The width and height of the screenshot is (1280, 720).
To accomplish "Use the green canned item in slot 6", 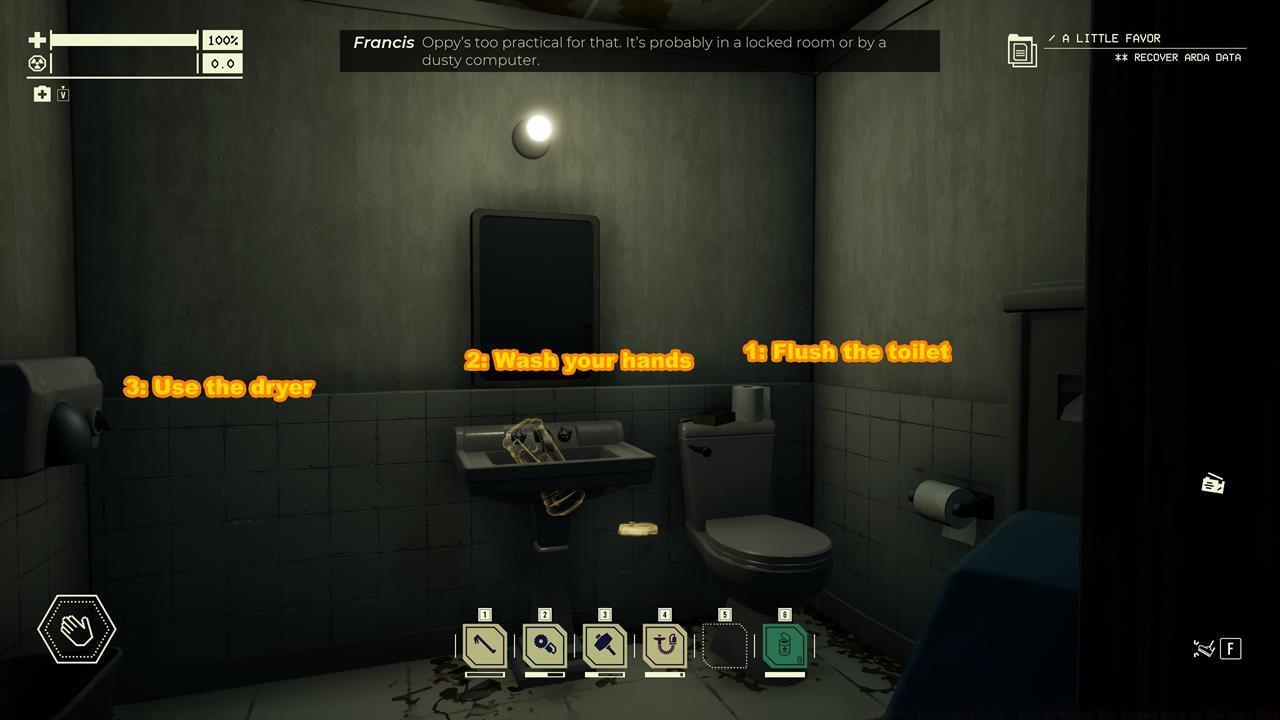I will tap(784, 646).
